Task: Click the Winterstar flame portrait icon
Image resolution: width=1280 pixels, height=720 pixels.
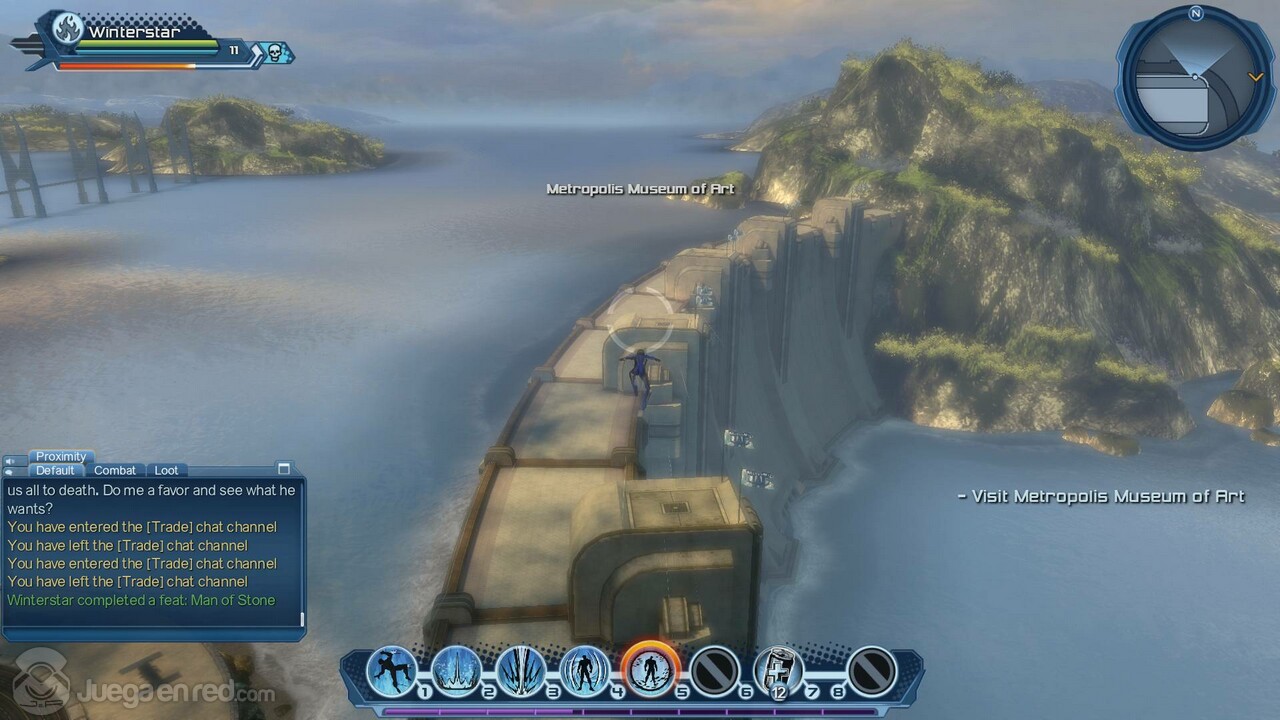Action: tap(67, 30)
